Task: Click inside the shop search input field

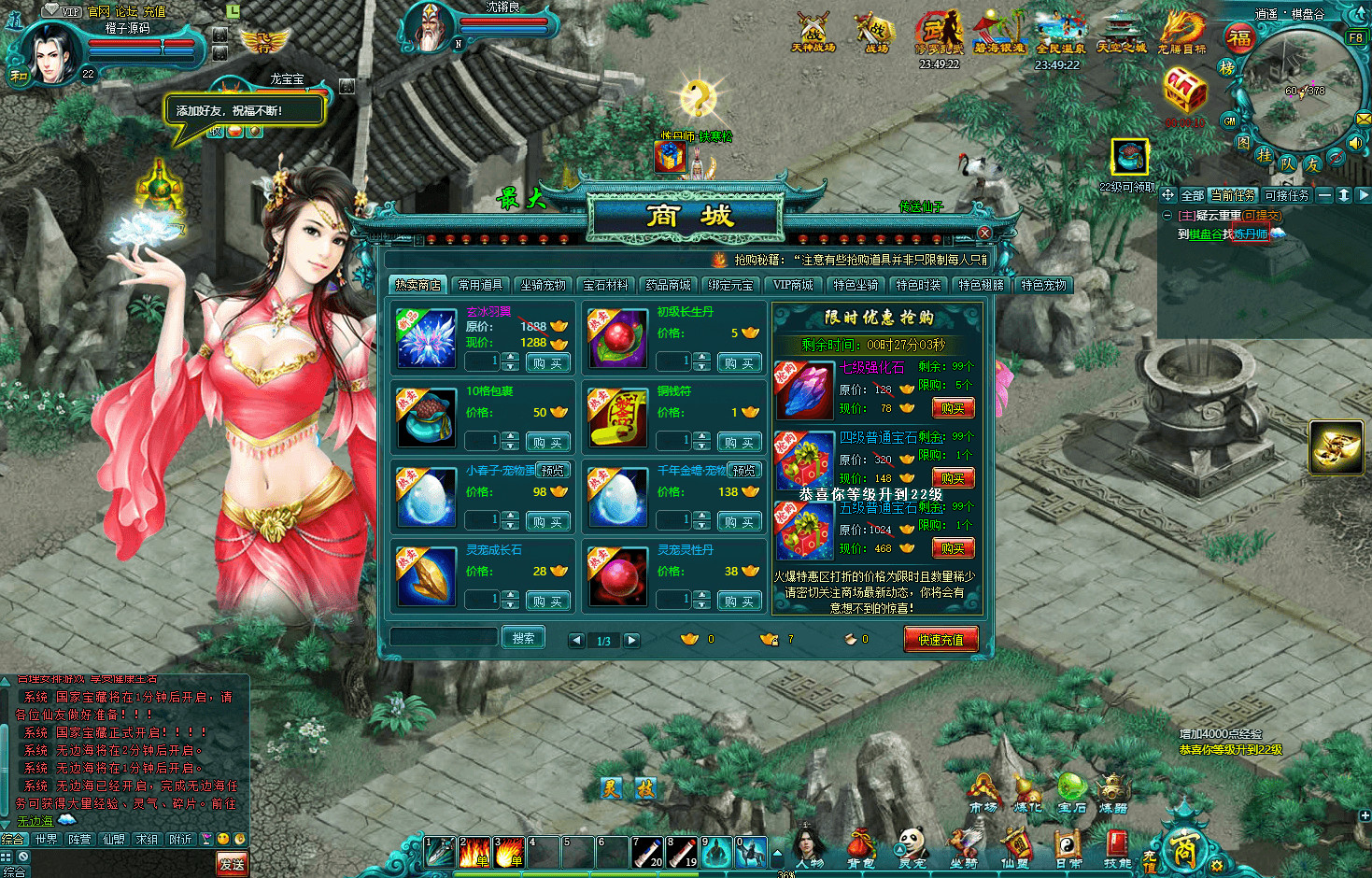Action: pos(444,636)
